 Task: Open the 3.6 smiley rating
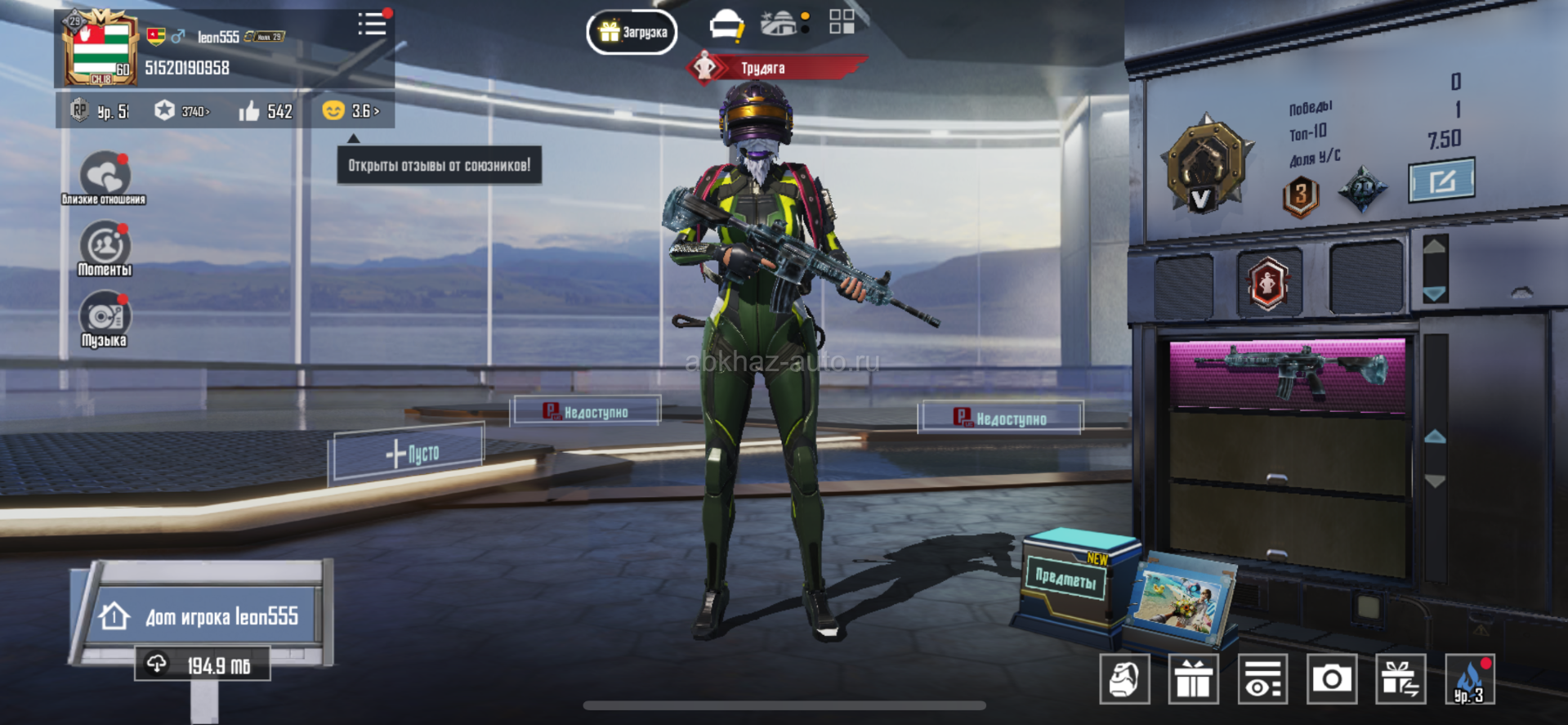(351, 111)
